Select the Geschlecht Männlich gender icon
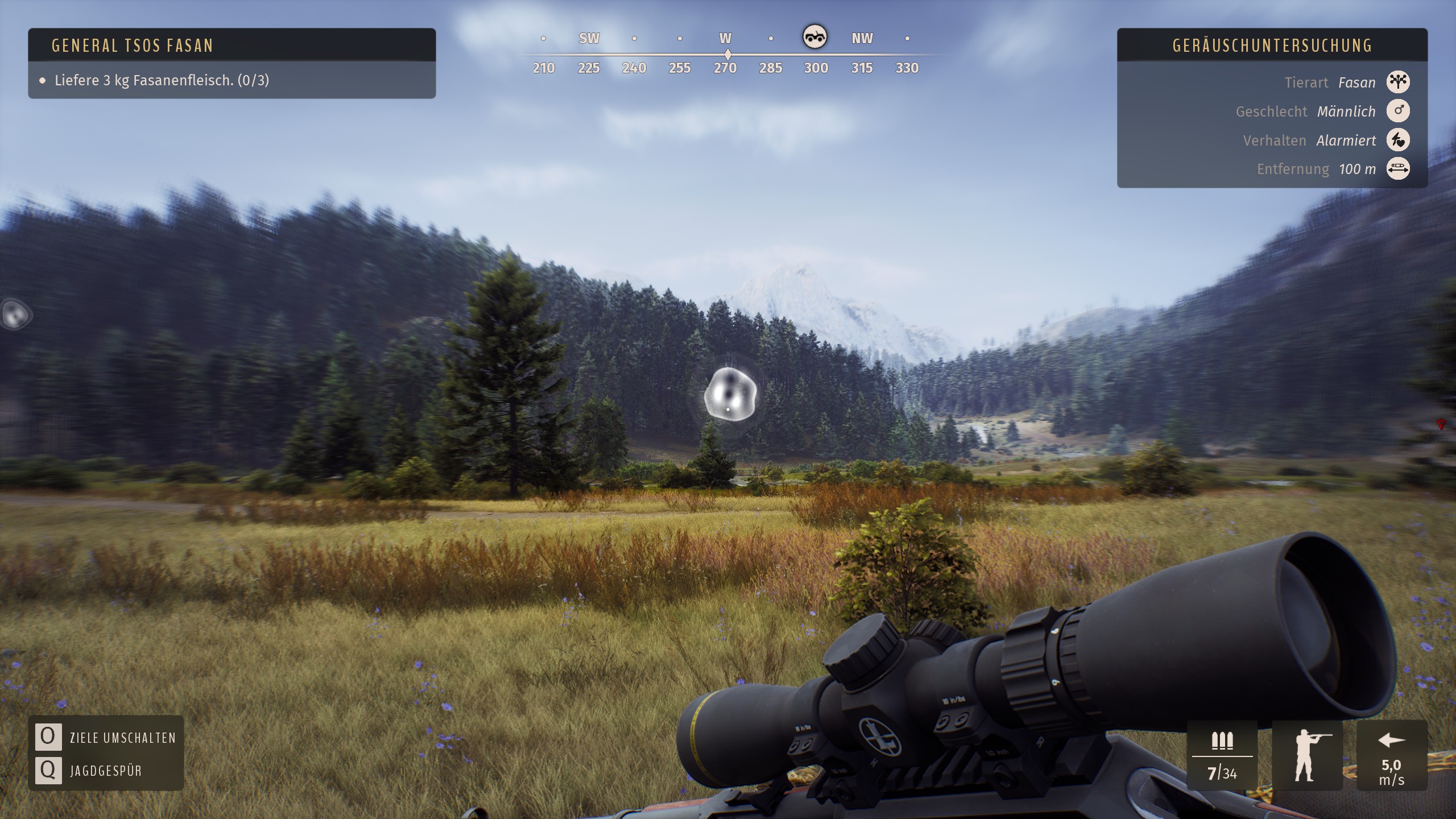The image size is (1456, 819). (1398, 111)
